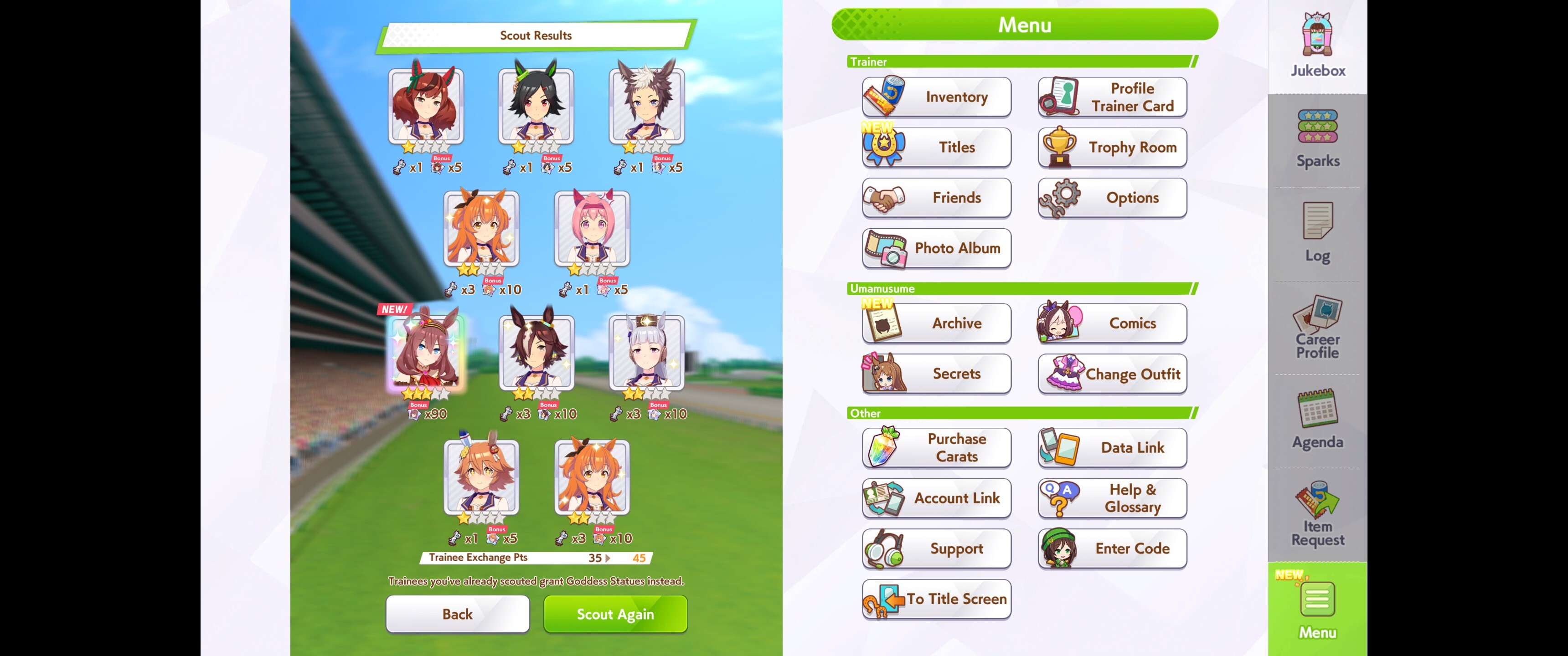
Task: Select Enter Code button
Action: tap(1112, 548)
